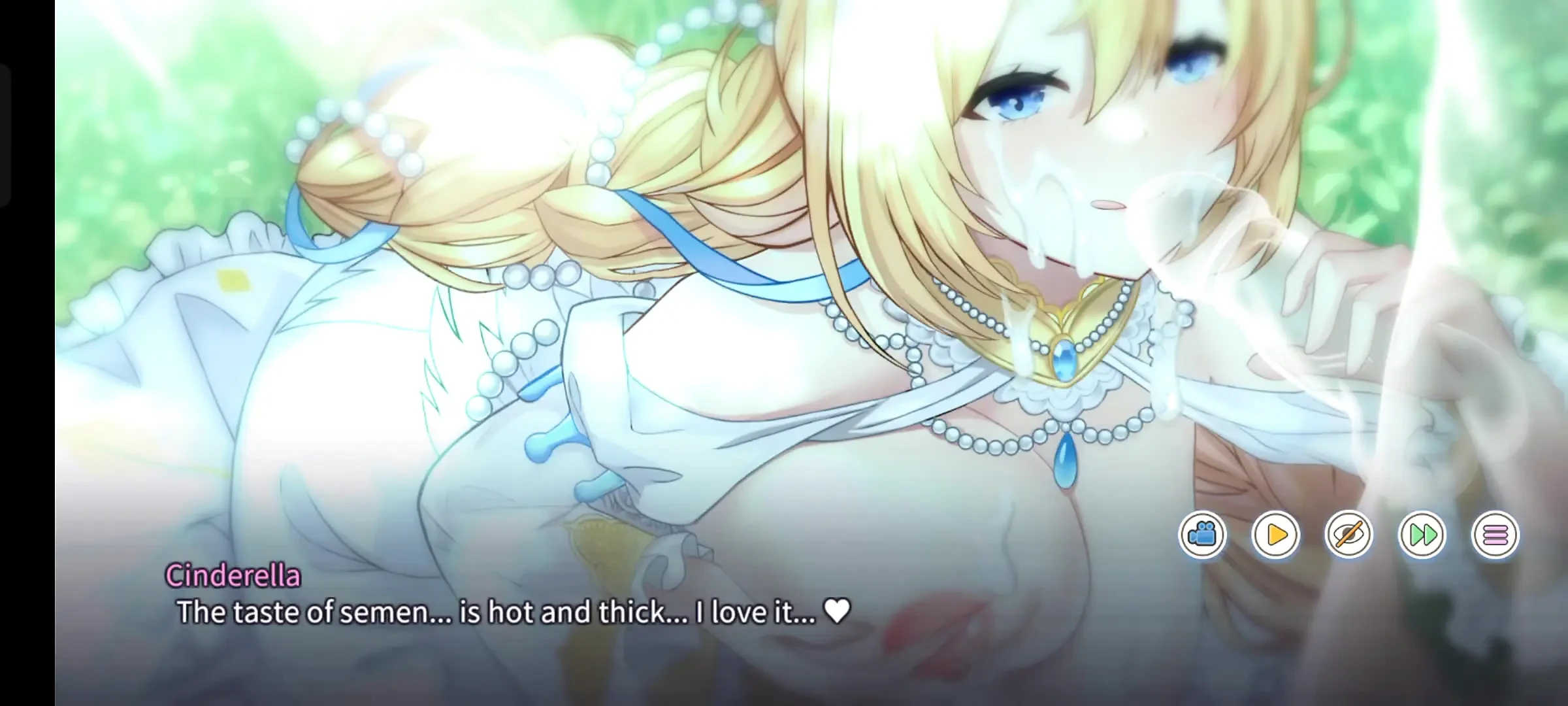
Task: Enable auto-play with the yellow play icon
Action: 1277,535
